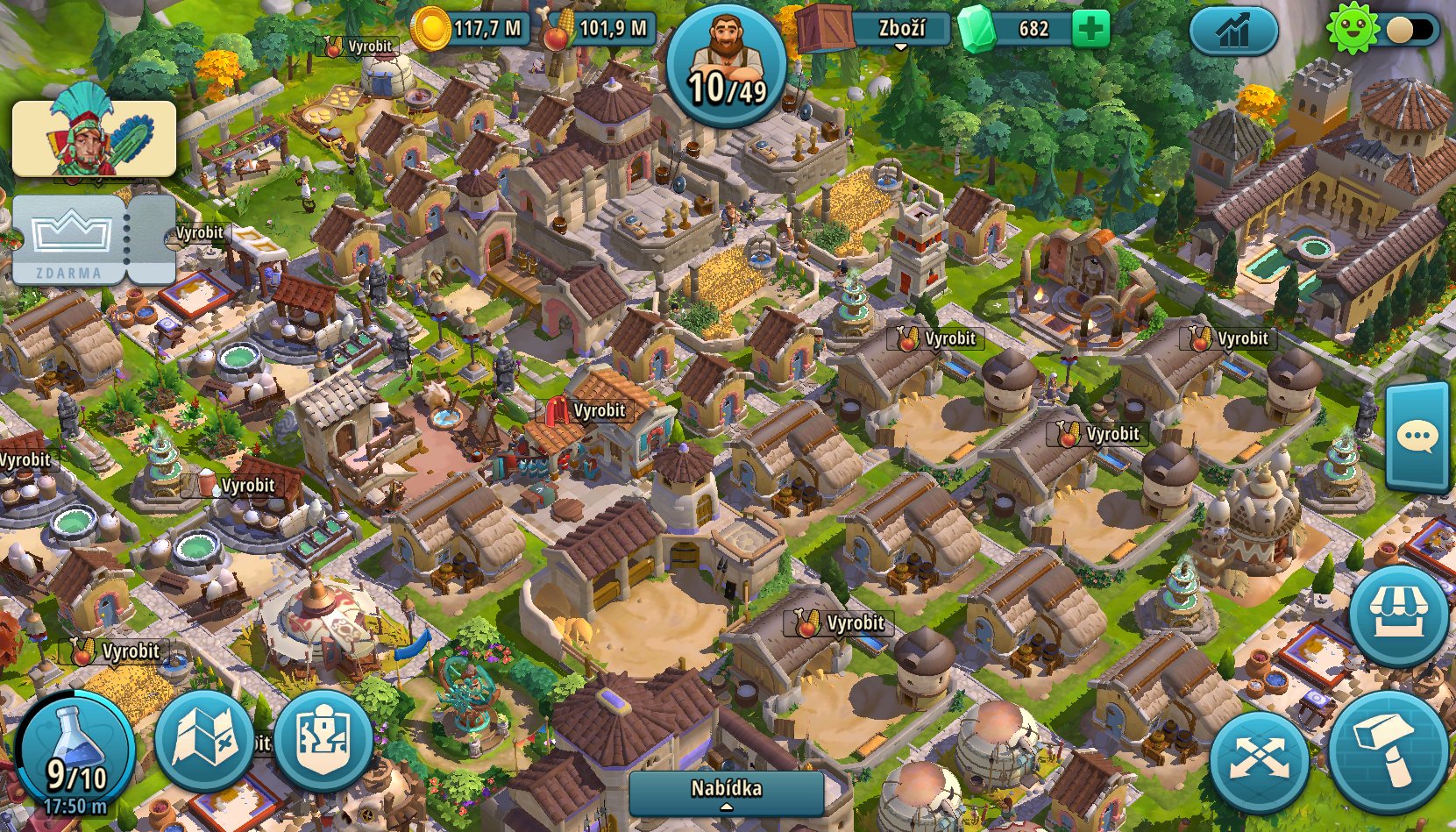Open the rankings graph icon

(x=1232, y=29)
